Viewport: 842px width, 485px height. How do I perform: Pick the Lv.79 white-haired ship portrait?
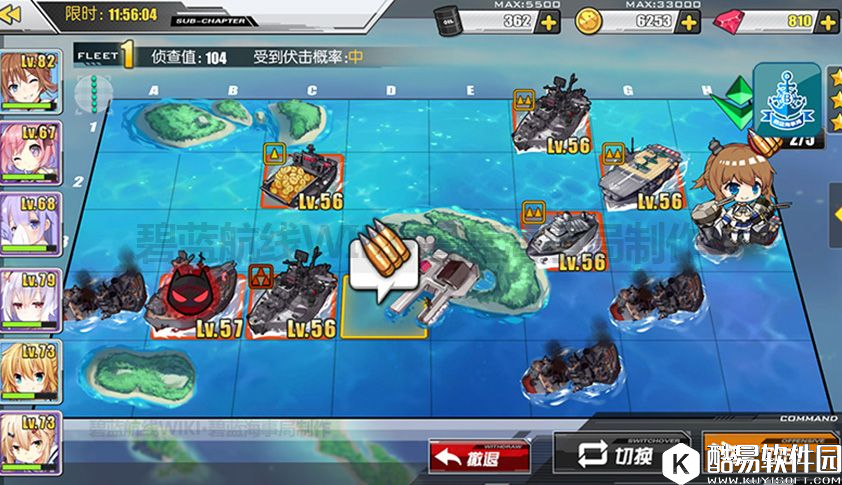click(30, 297)
